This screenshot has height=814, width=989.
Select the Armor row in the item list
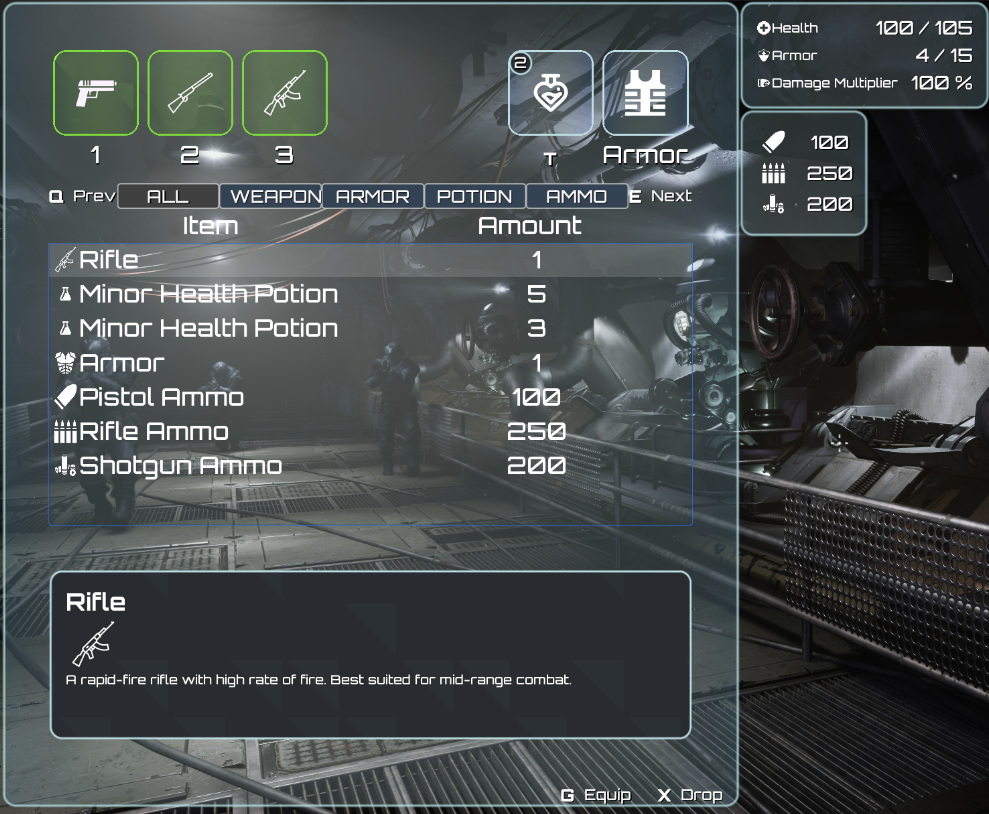pos(370,363)
